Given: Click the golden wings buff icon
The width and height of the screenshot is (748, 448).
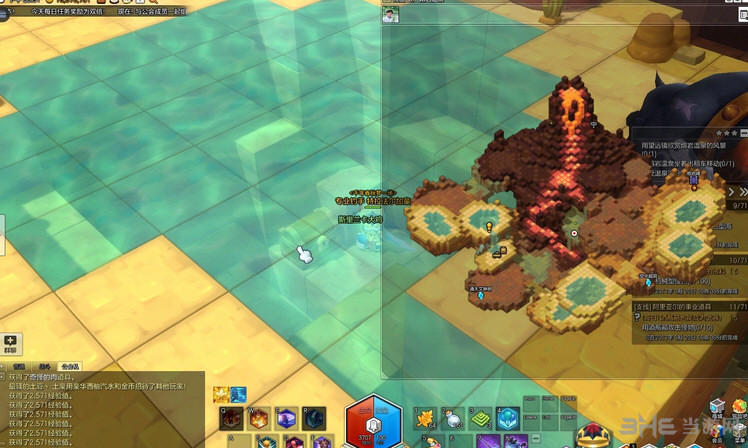Looking at the screenshot, I should [x=220, y=394].
